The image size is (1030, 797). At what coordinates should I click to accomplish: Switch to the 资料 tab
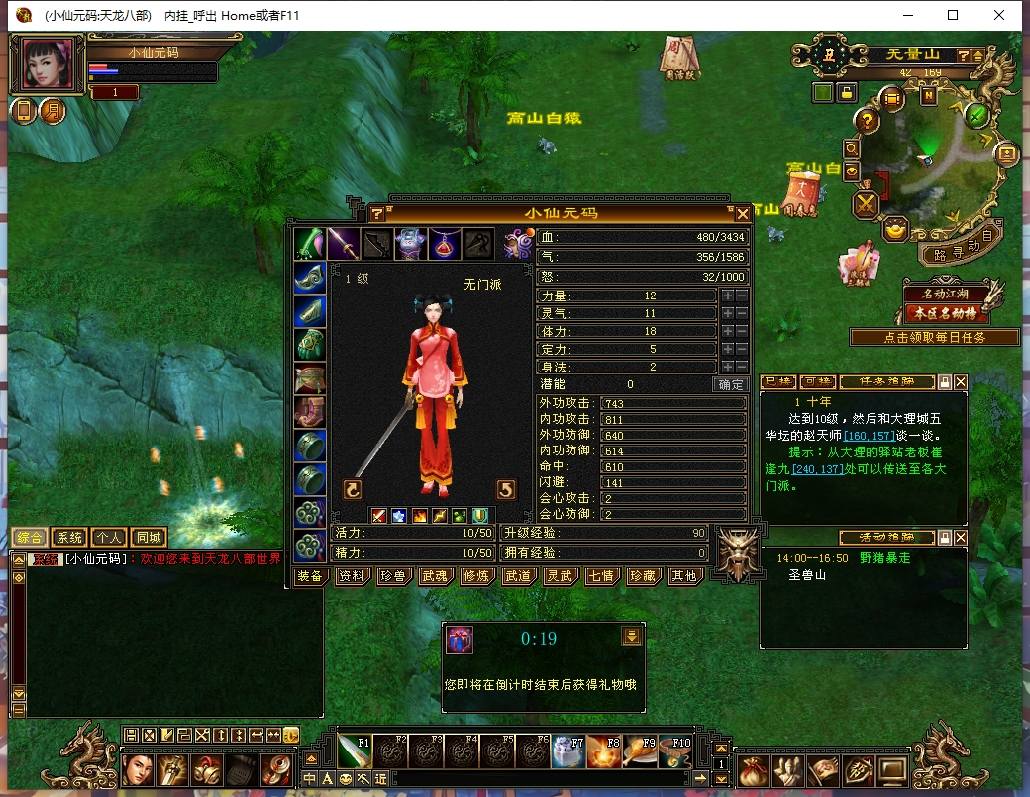click(x=351, y=576)
